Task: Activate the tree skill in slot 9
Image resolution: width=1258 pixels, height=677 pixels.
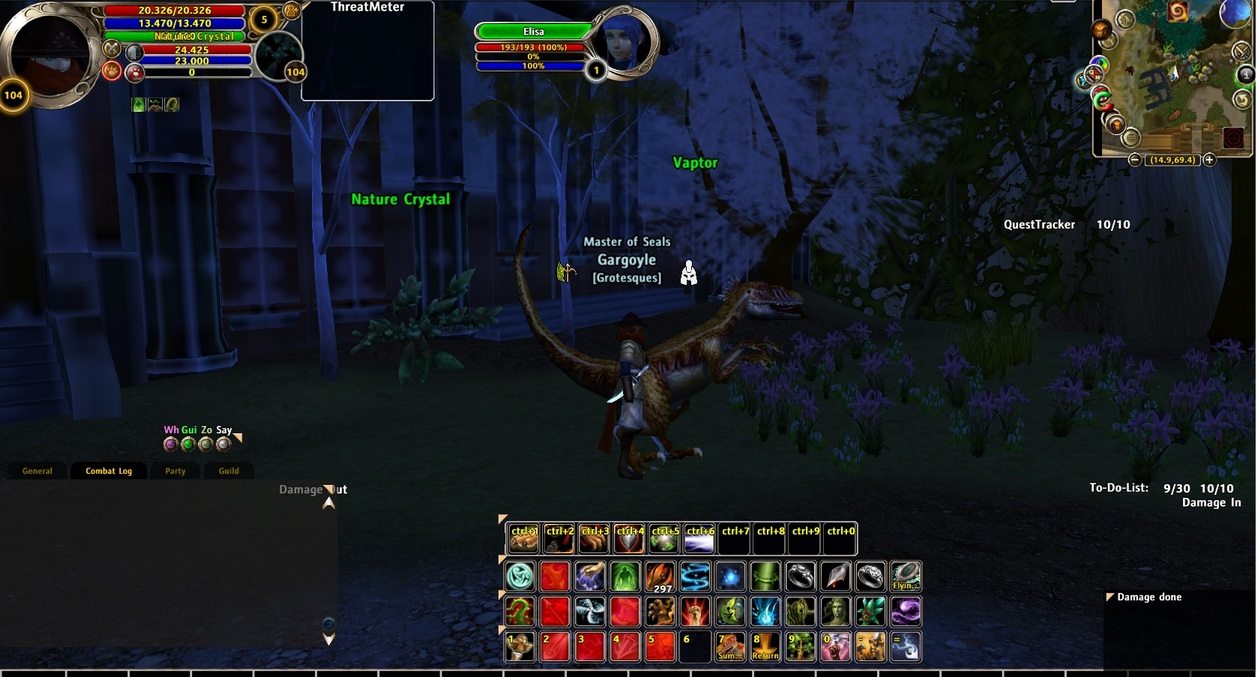Action: point(800,647)
